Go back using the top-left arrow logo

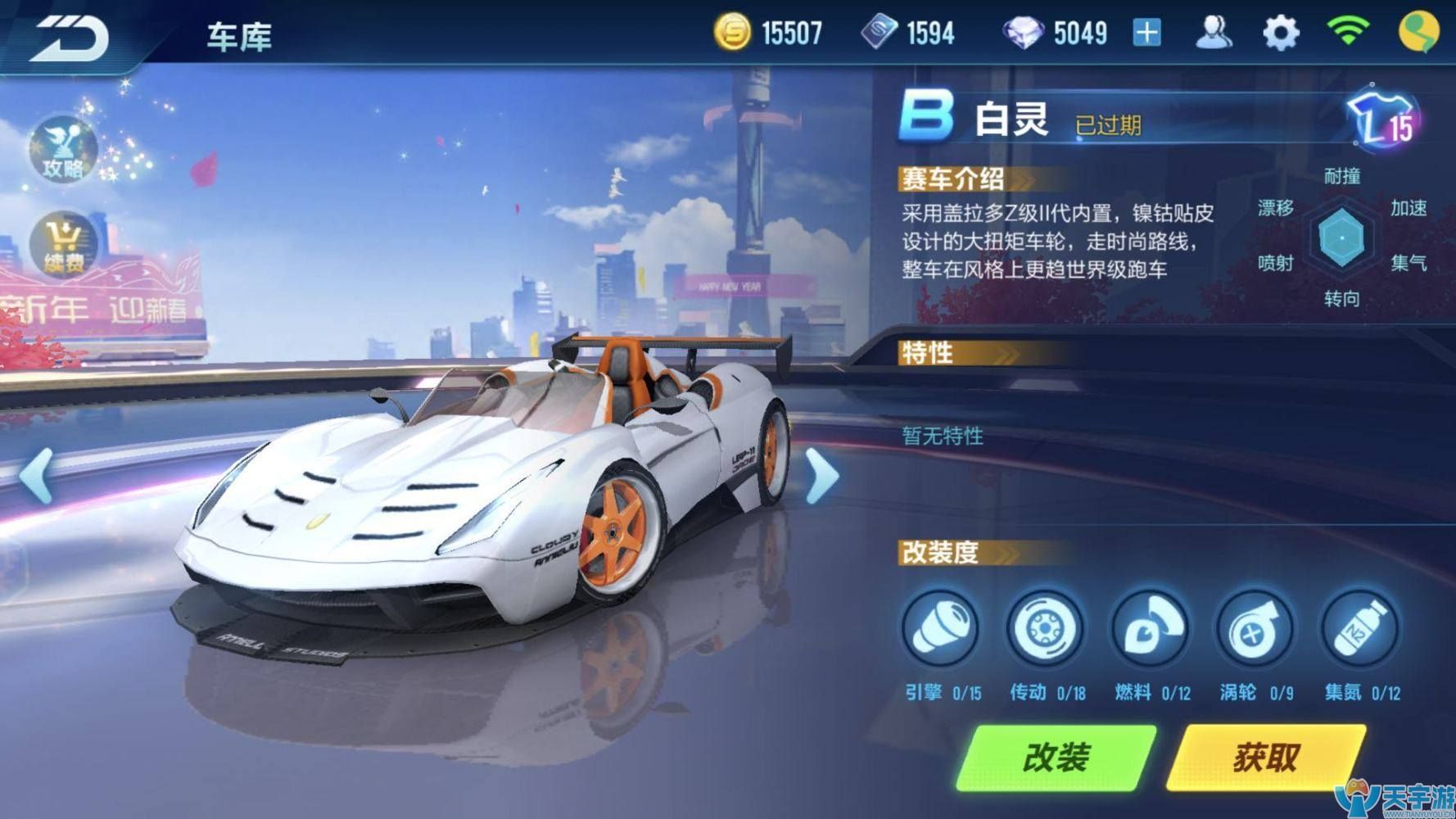[70, 38]
